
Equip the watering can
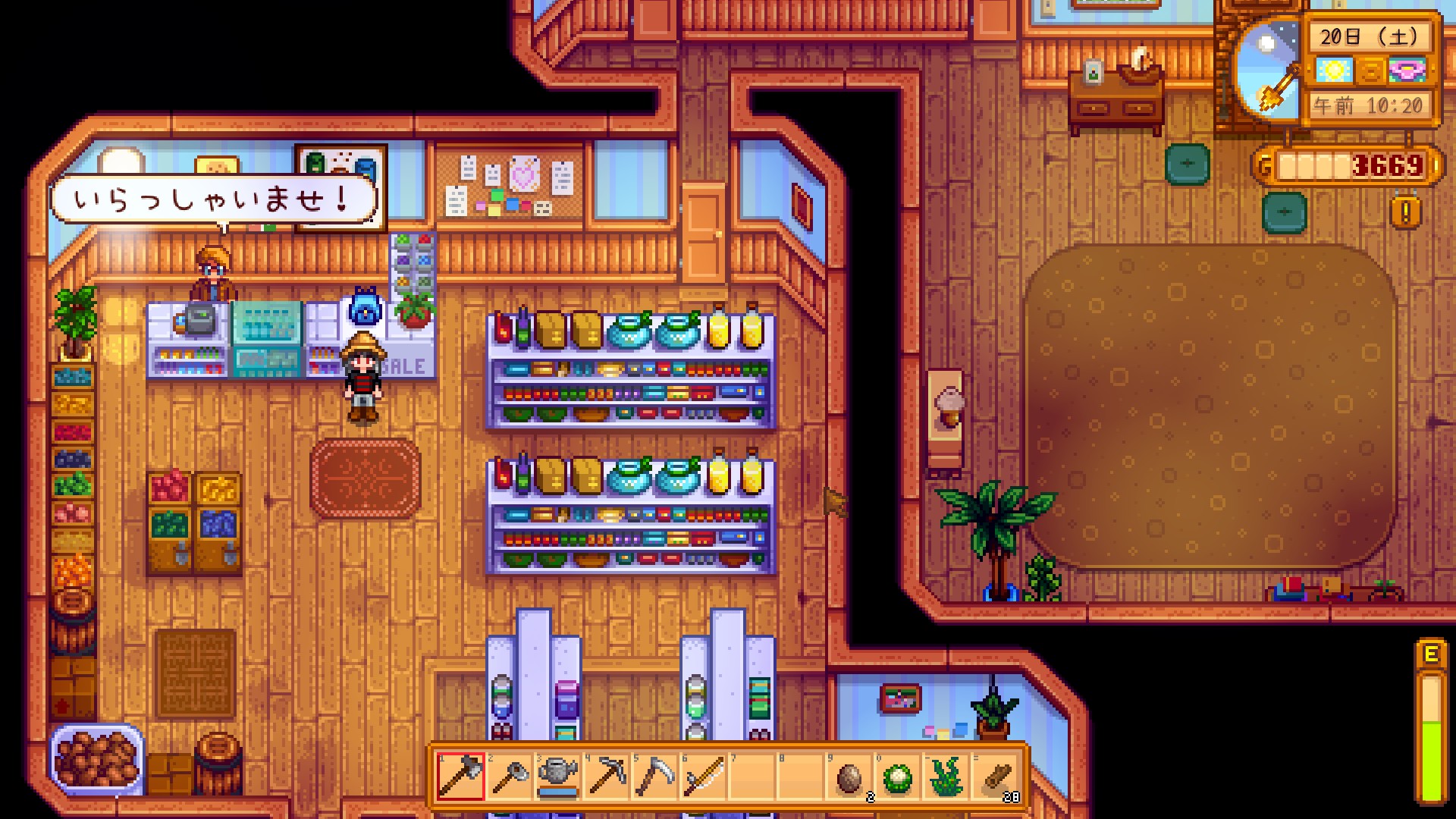558,776
